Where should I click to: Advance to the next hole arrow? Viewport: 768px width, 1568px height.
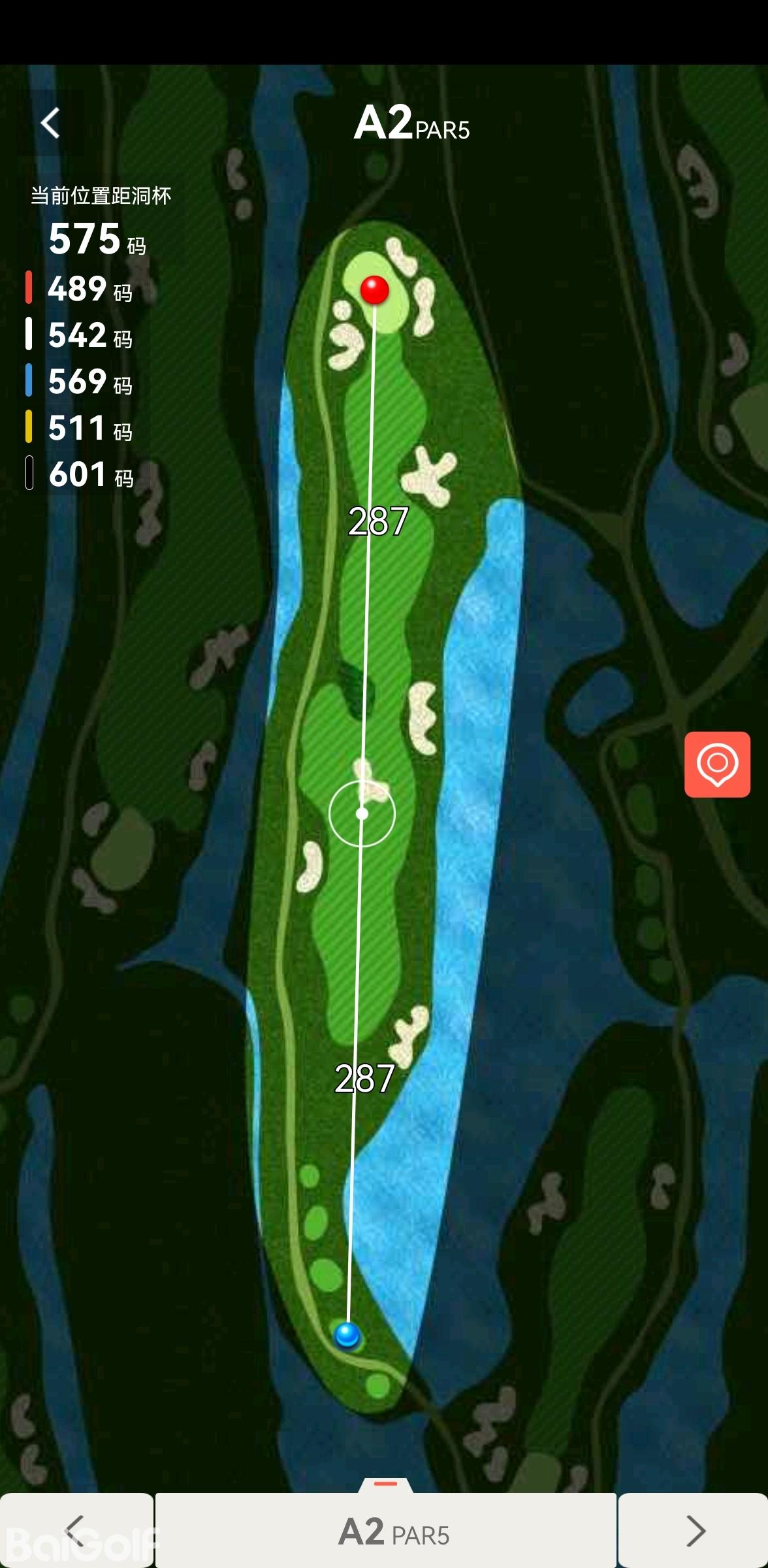tap(694, 1530)
